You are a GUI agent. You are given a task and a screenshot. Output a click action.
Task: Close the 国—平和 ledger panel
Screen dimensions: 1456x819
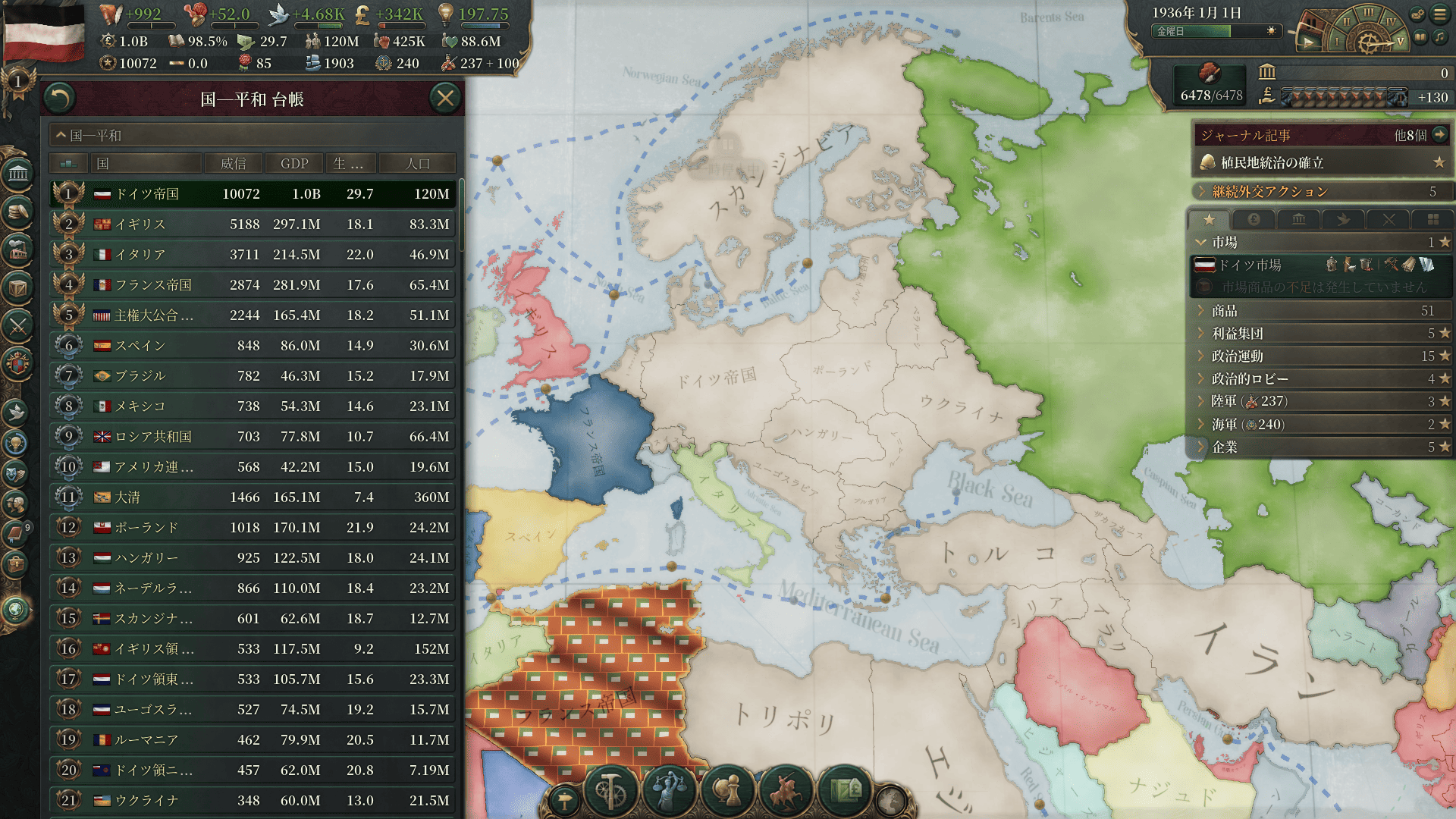coord(445,99)
